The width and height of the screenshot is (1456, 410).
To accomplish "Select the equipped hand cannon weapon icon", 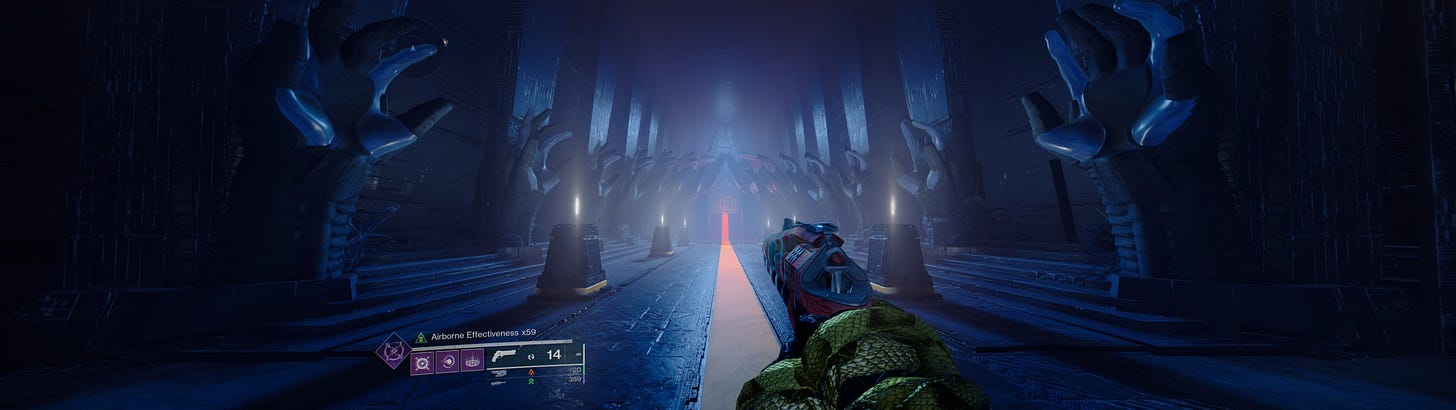I will click(506, 354).
